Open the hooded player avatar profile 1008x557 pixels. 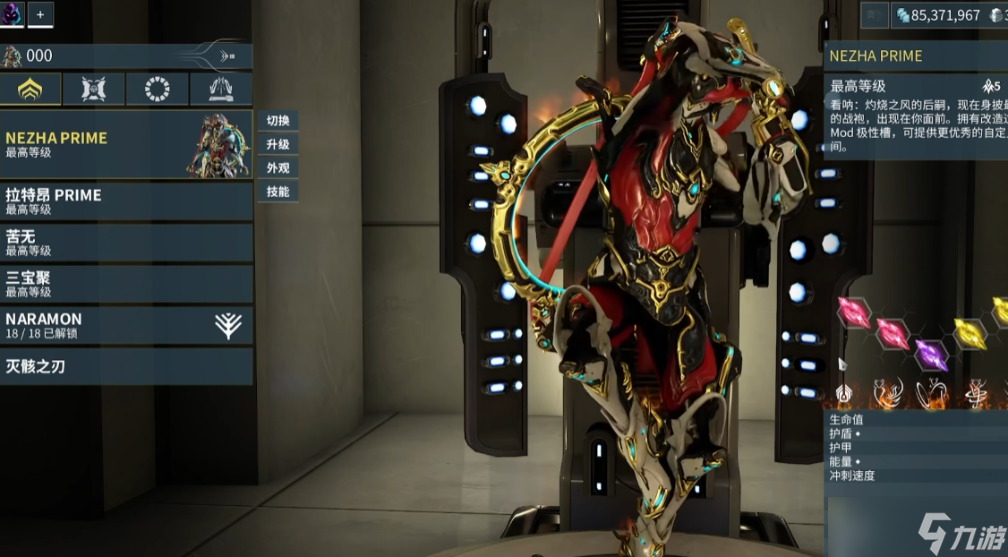coord(12,14)
